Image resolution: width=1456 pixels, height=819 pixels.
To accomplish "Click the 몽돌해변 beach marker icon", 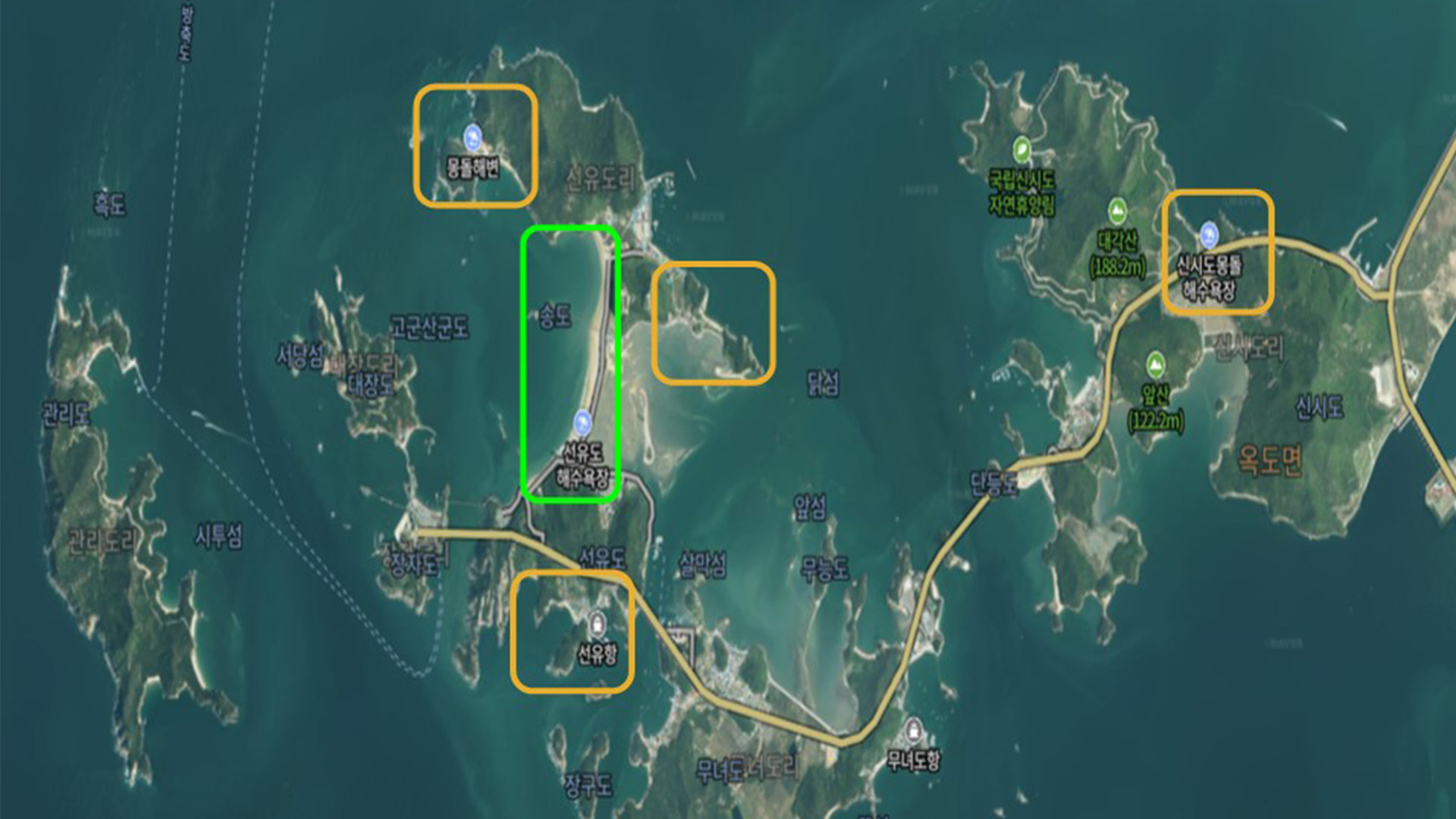I will tap(473, 138).
